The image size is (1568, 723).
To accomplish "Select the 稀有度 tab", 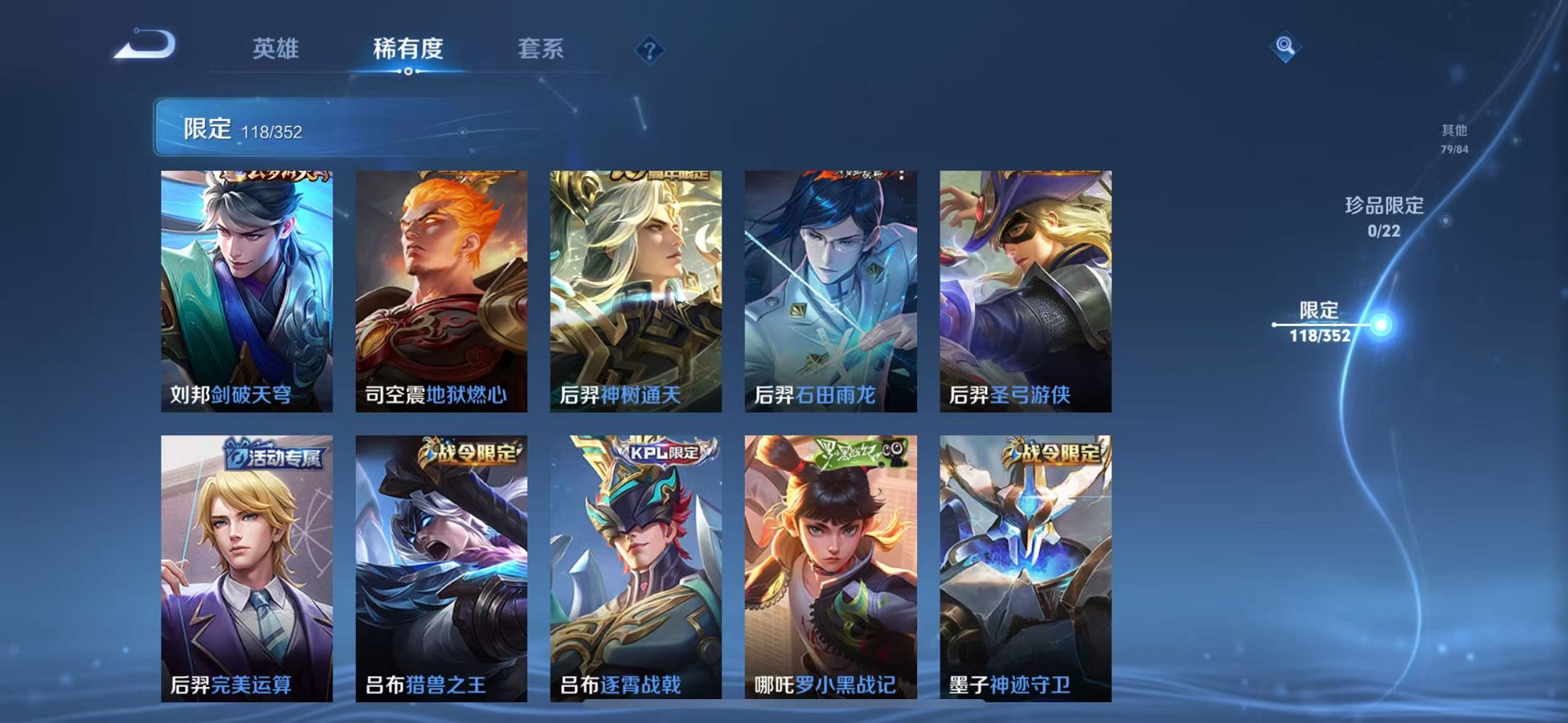I will coord(406,49).
